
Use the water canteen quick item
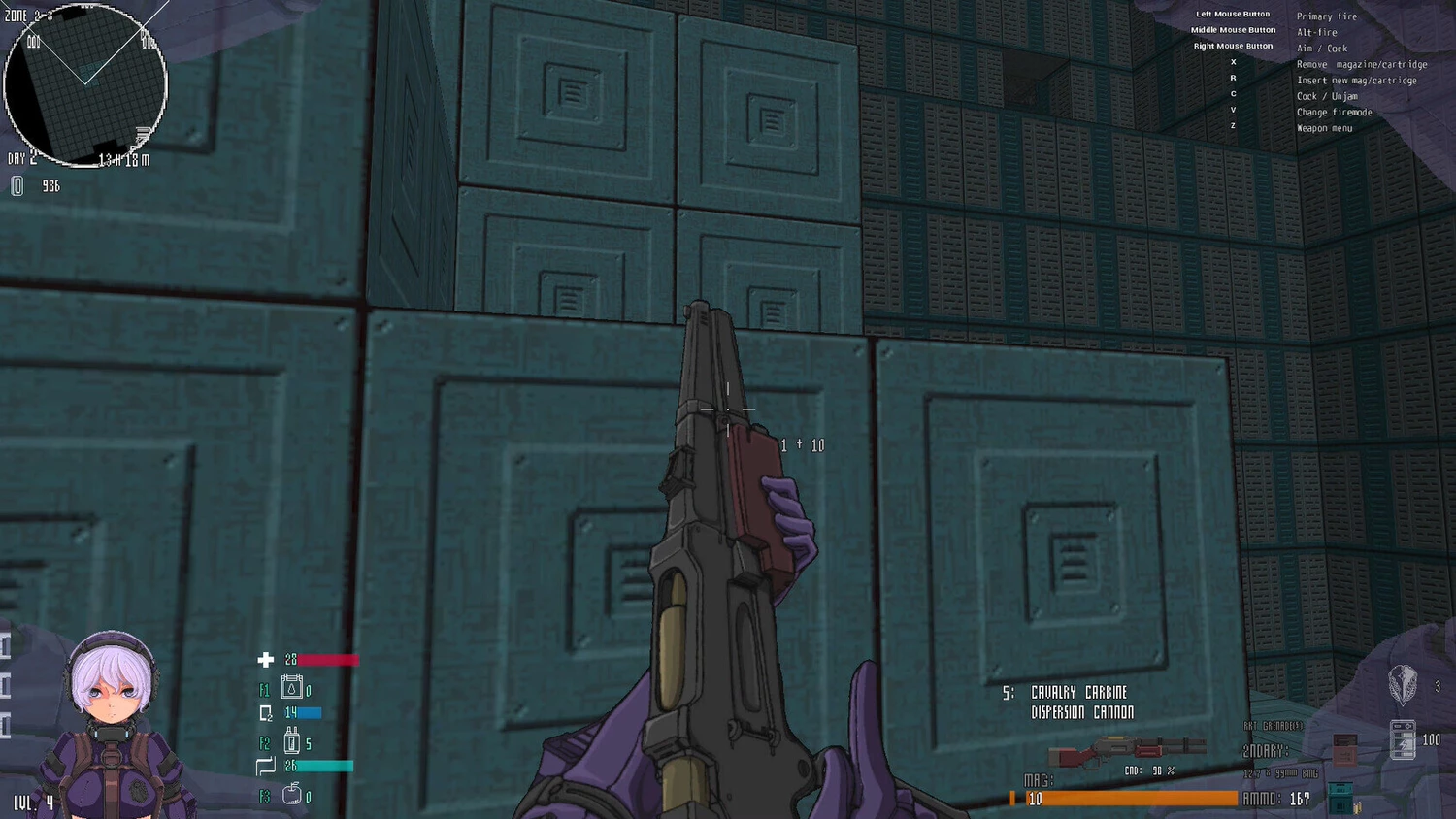pos(291,687)
